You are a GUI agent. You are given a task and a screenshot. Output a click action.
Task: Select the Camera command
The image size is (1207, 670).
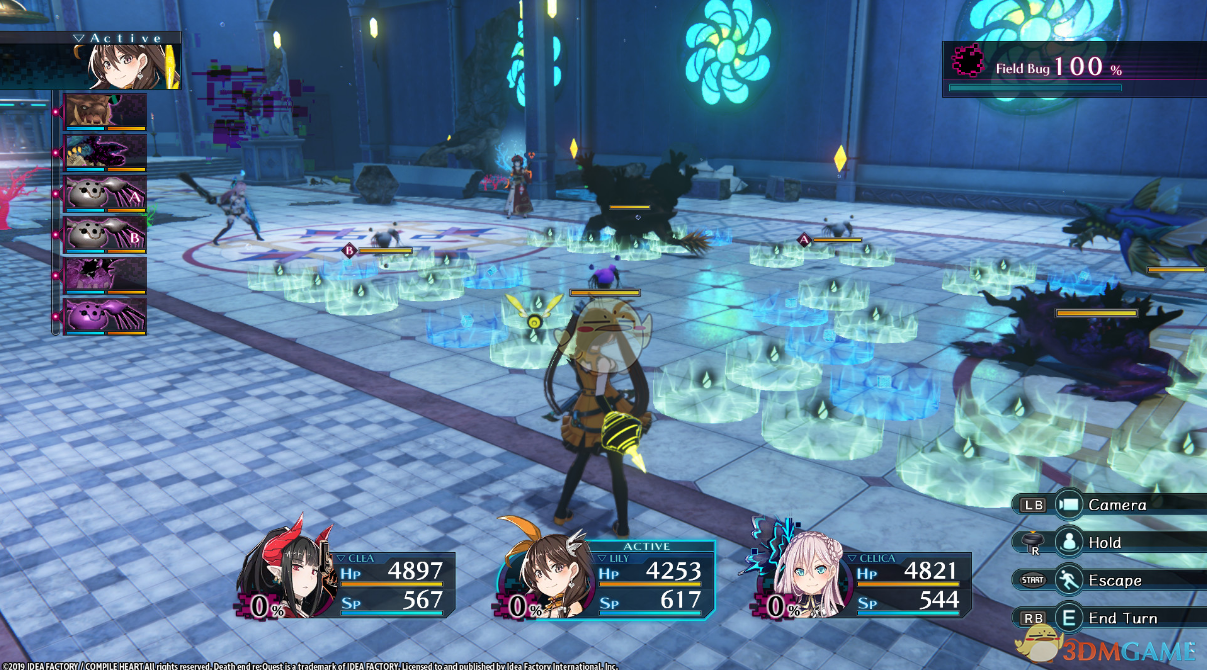coord(1117,505)
